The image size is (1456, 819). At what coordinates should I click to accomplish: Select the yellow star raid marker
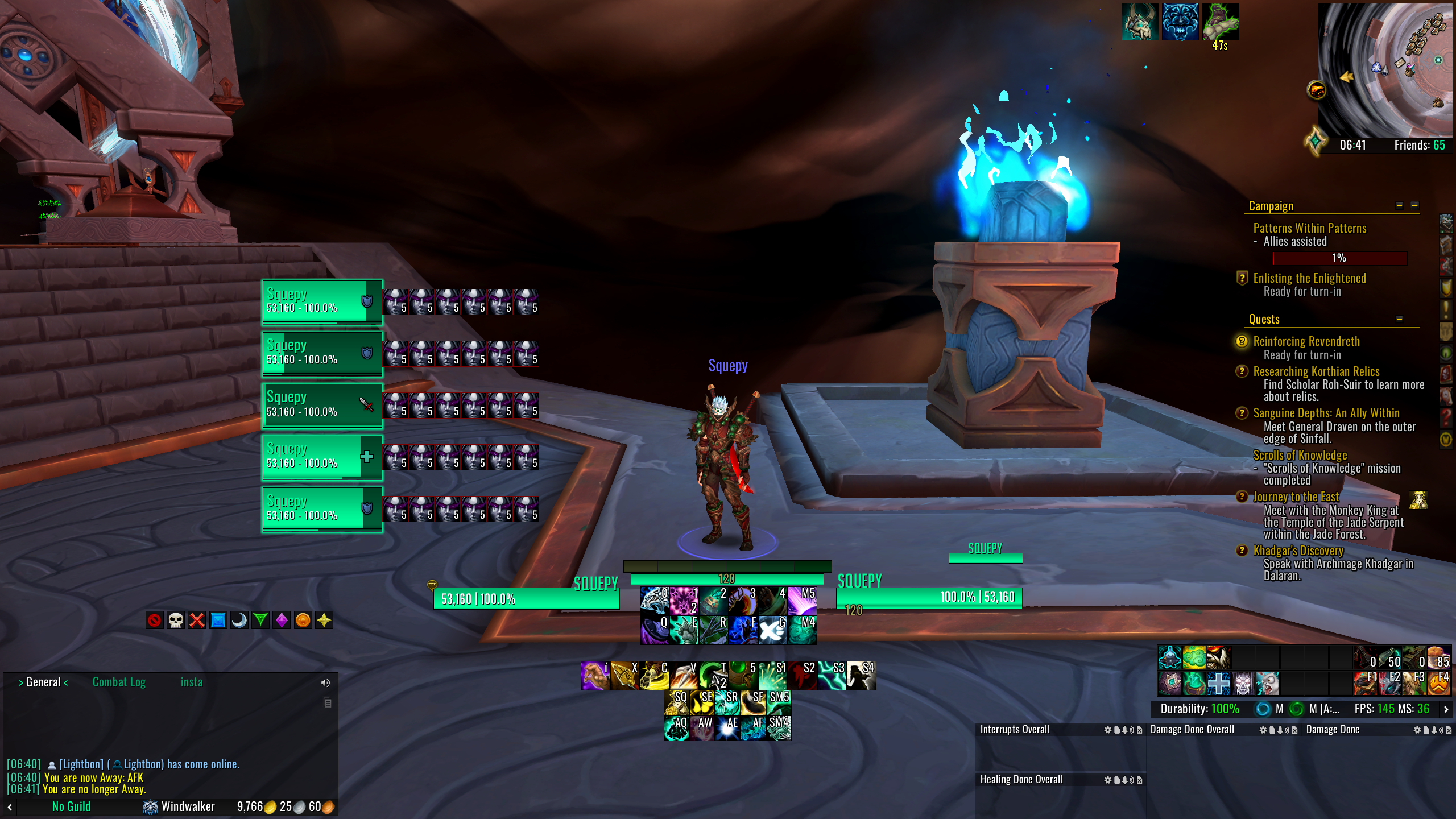pos(324,620)
